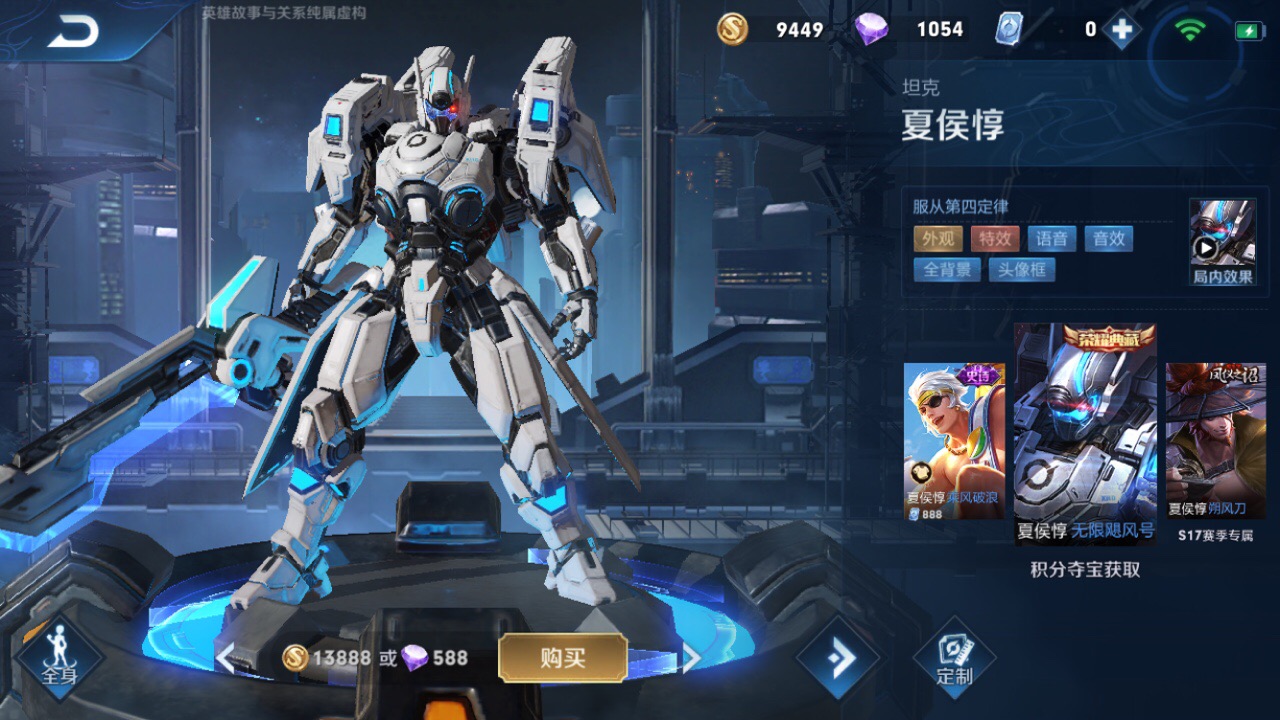The height and width of the screenshot is (720, 1280).
Task: Open the 全身 full-body view
Action: [x=59, y=657]
